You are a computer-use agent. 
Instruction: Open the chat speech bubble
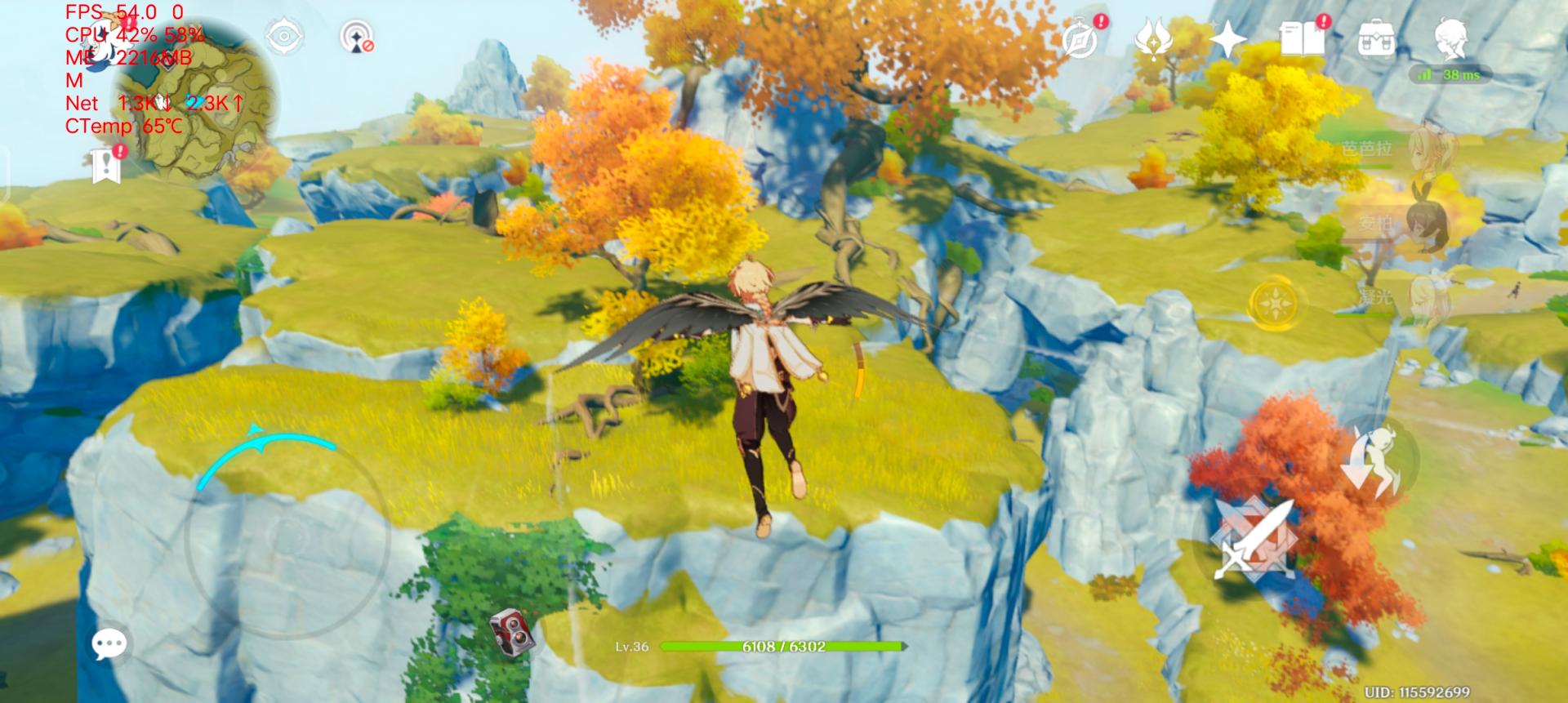(x=109, y=644)
